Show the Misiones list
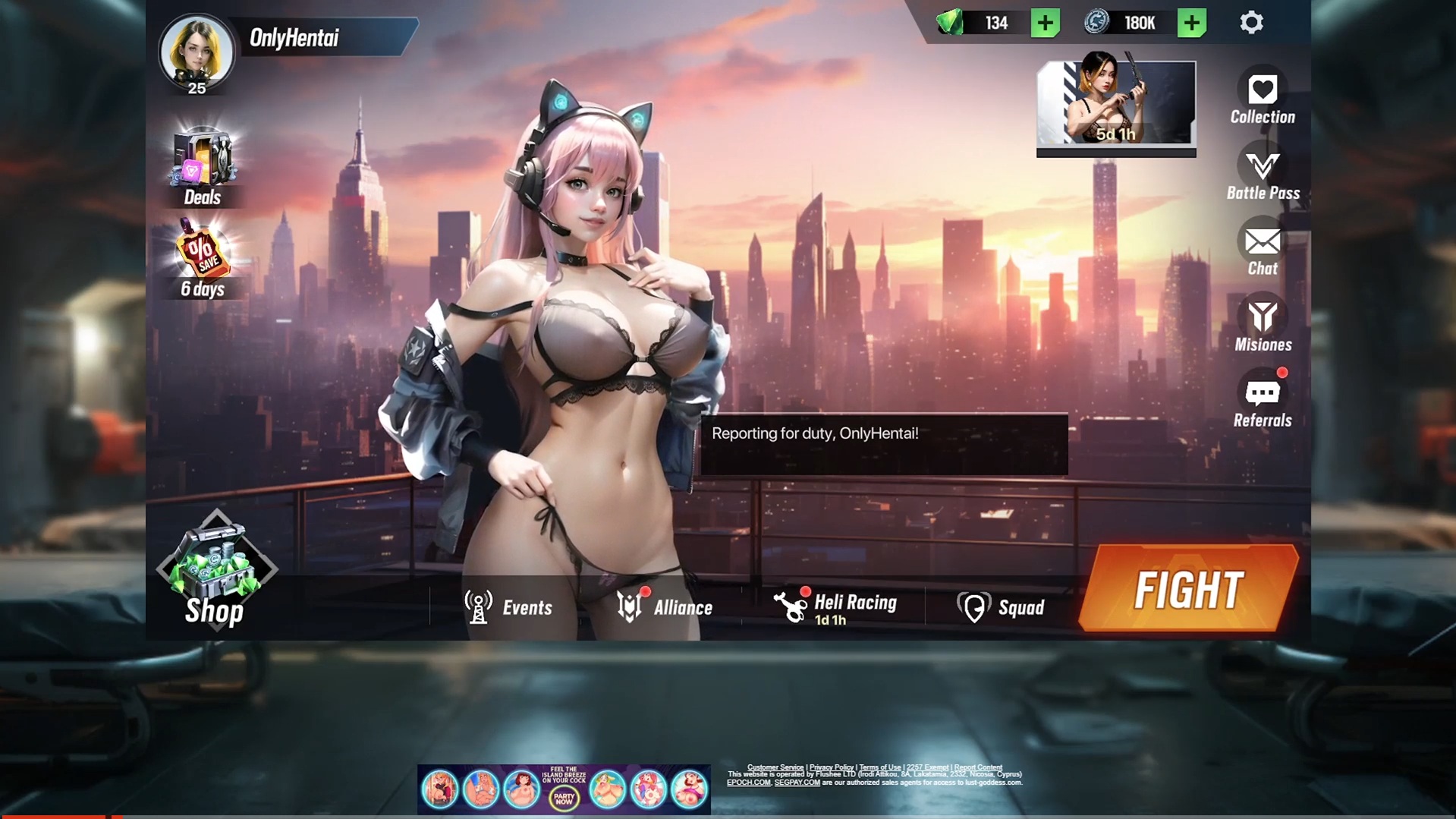Screen dimensions: 1456x819 [x=1263, y=325]
